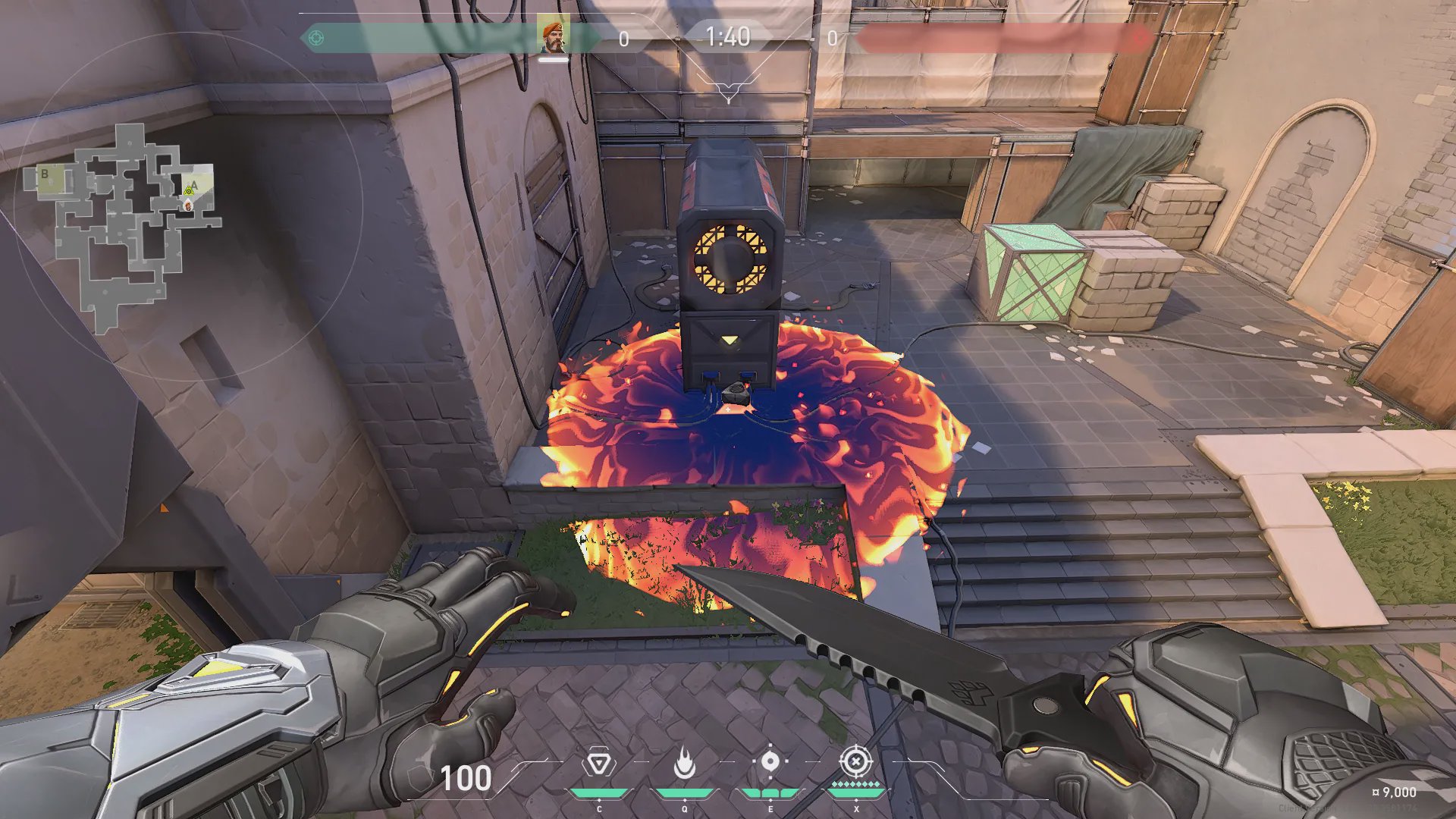The width and height of the screenshot is (1456, 819).
Task: Choose the Incendiary flame ability icon
Action: pos(684,763)
